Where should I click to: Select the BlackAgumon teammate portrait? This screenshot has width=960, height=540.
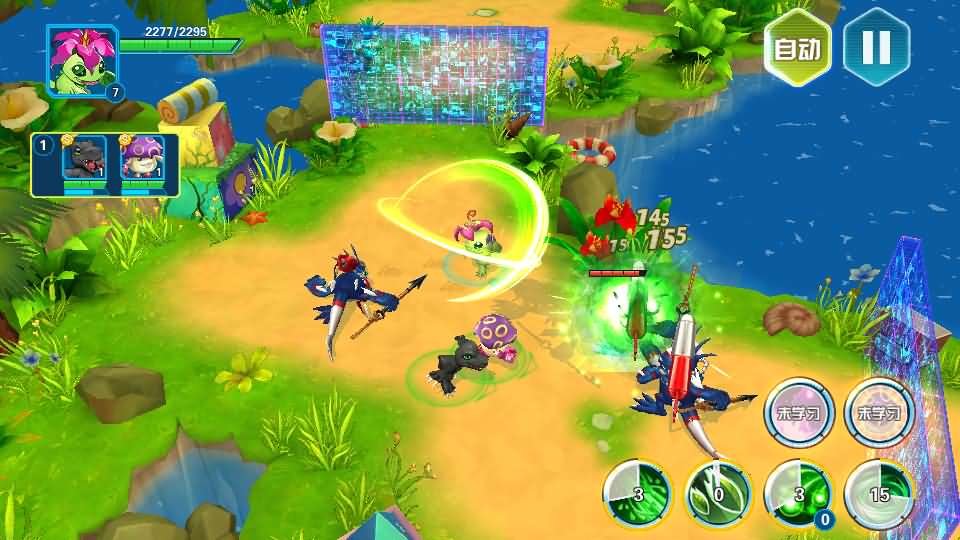click(x=84, y=160)
